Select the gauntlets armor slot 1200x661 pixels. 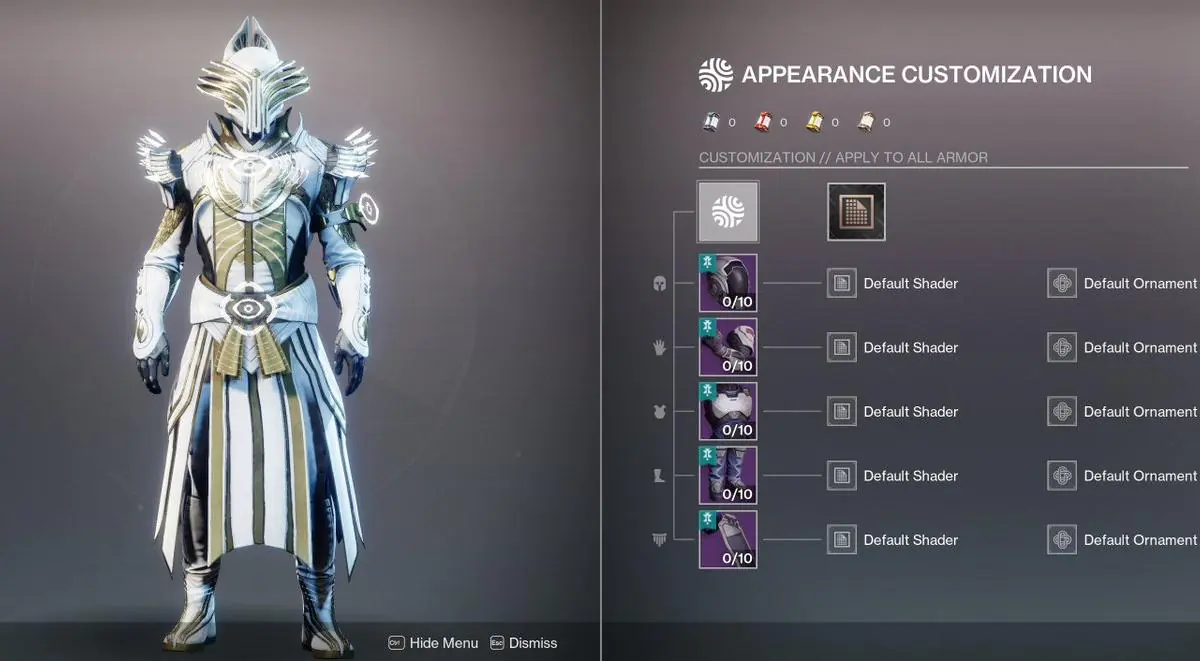pyautogui.click(x=728, y=347)
